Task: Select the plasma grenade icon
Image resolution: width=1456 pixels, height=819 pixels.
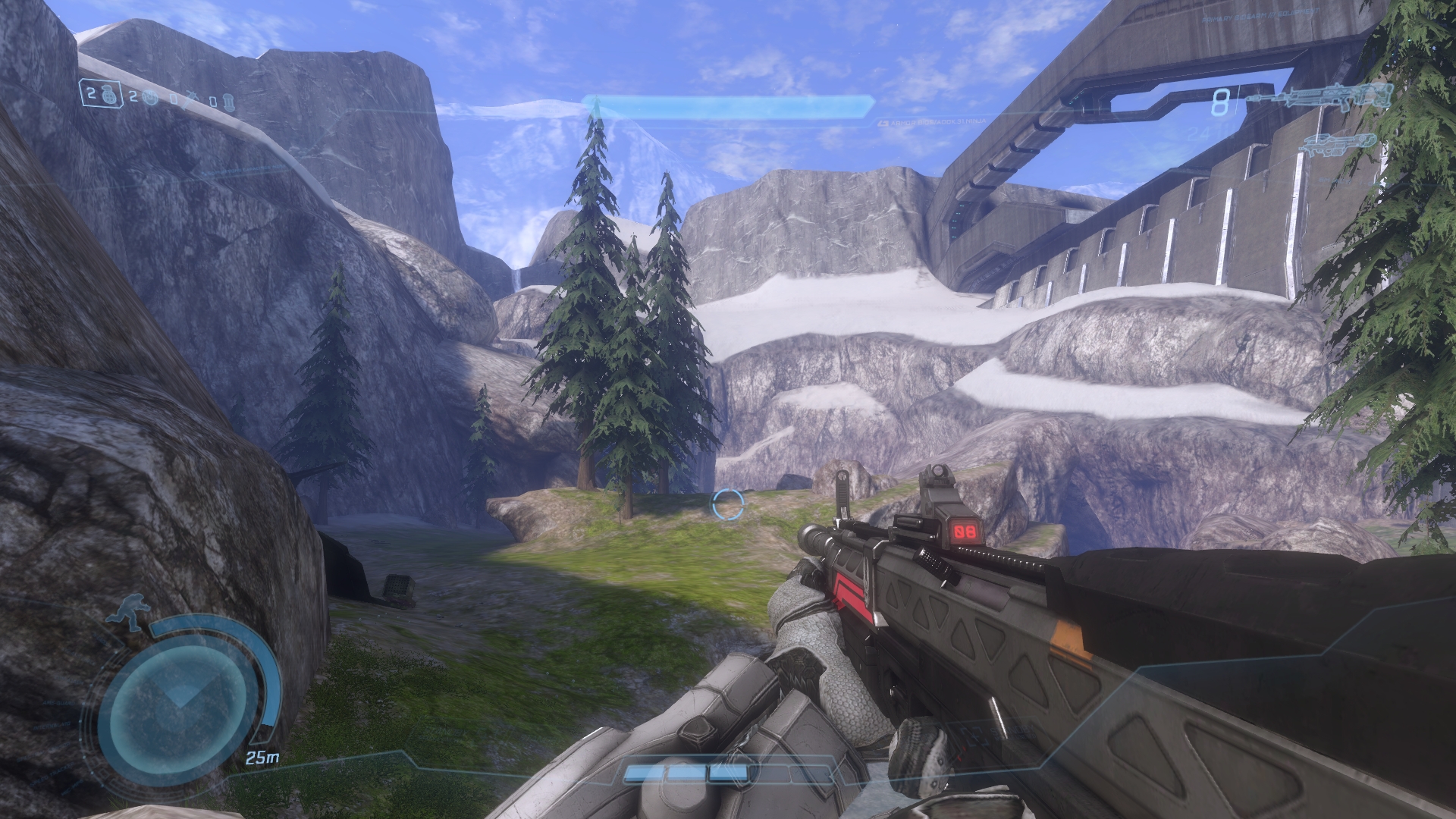Action: (149, 96)
